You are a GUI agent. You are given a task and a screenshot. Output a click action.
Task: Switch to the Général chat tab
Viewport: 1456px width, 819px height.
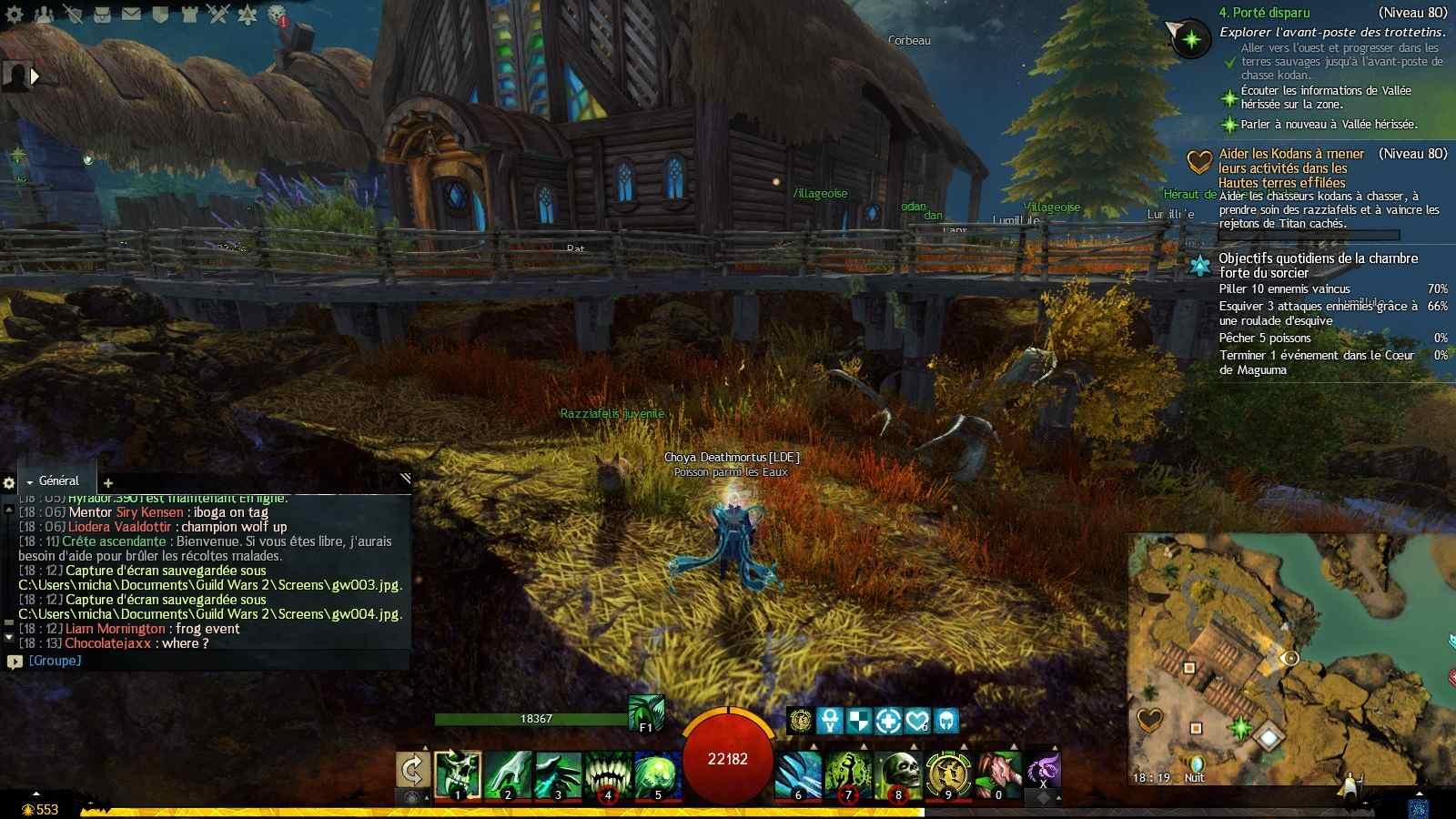(58, 480)
